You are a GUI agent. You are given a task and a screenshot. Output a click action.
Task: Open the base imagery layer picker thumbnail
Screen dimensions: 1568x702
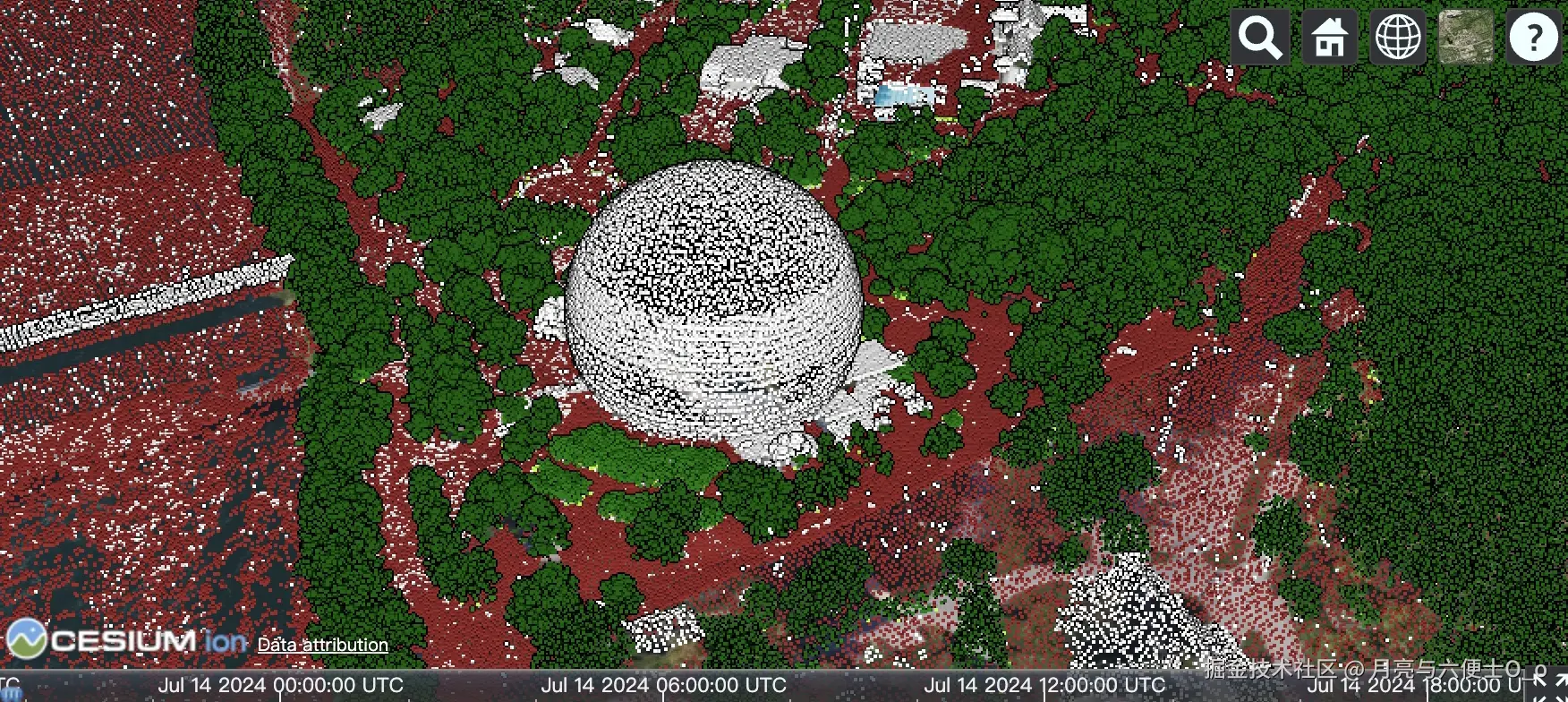[x=1465, y=38]
